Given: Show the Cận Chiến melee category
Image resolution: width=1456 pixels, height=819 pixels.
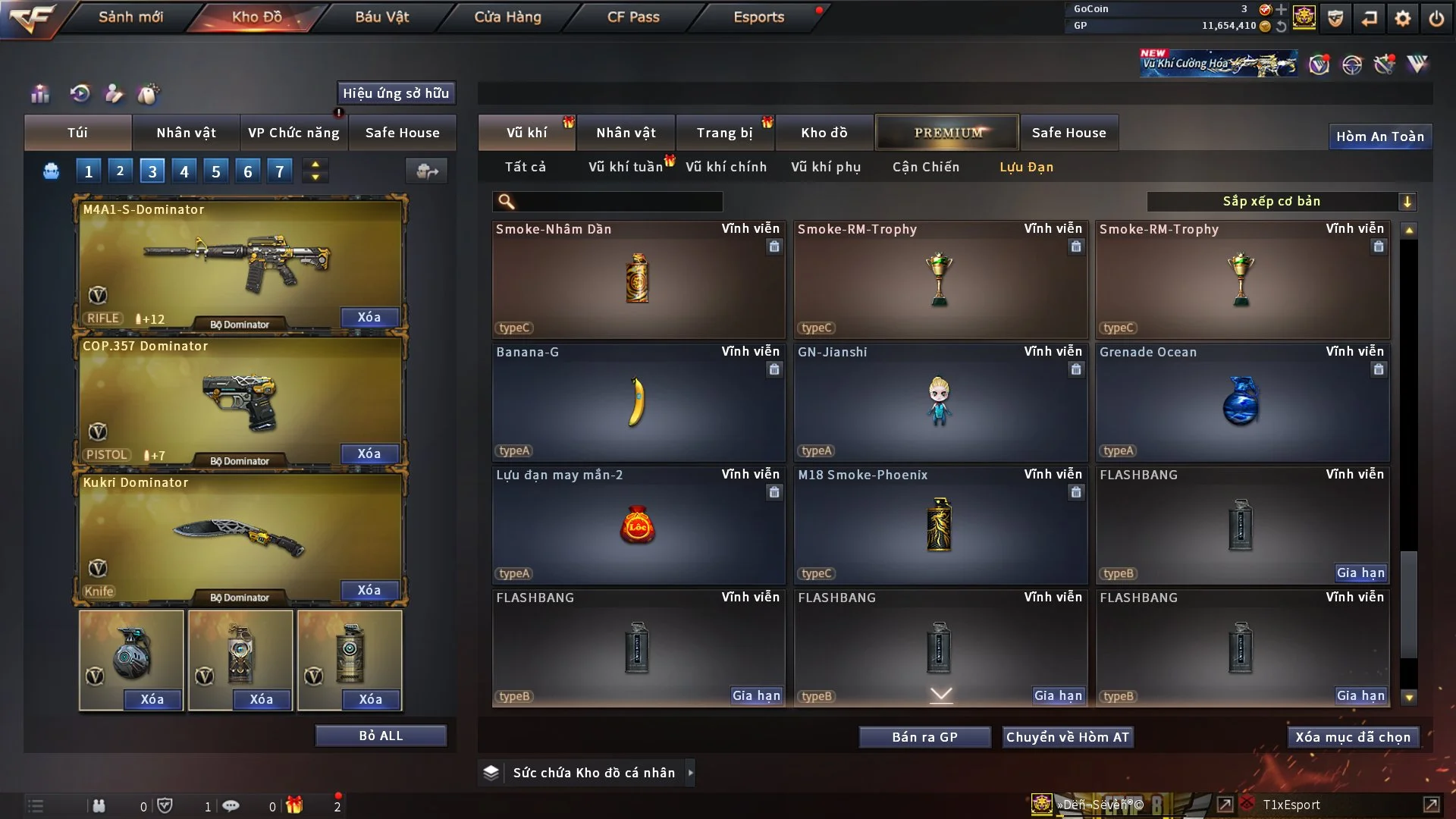Looking at the screenshot, I should (x=925, y=167).
